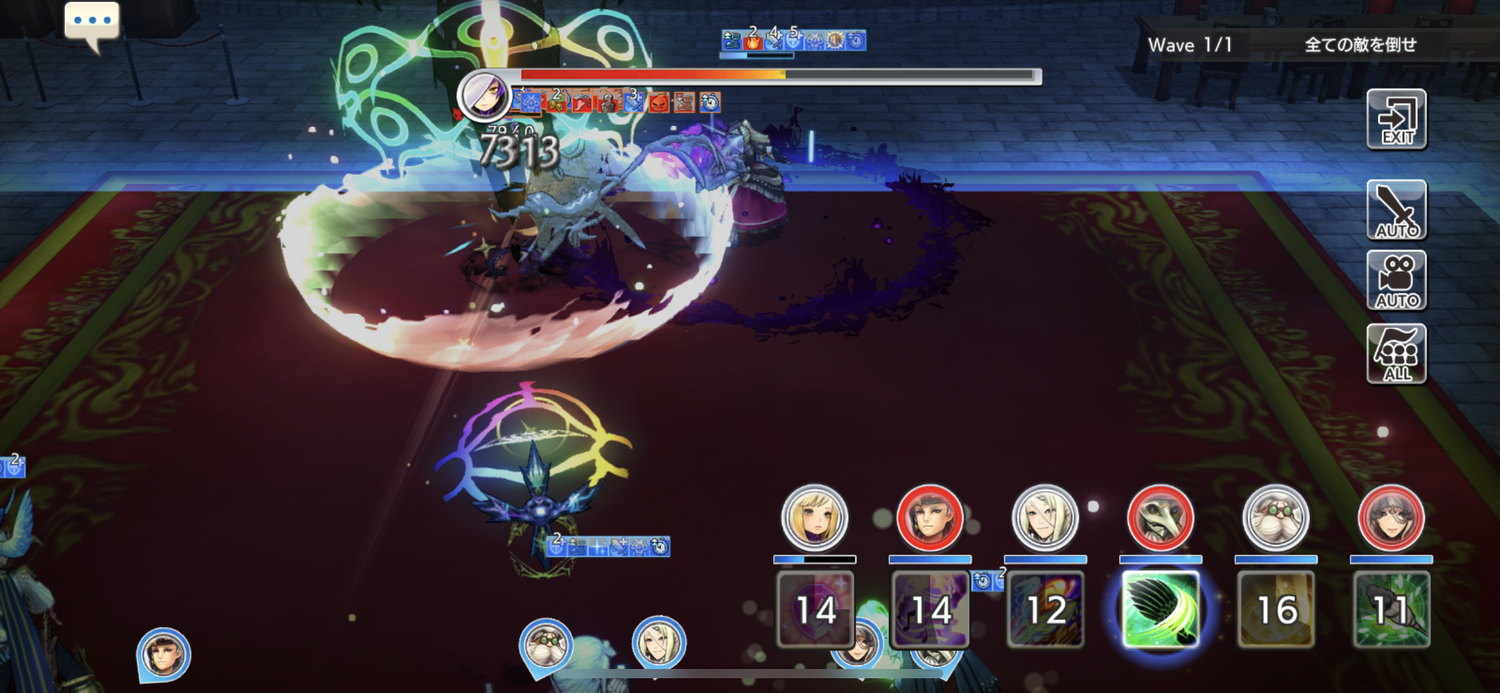Select the grey-haired woman party portrait

(x=1391, y=518)
